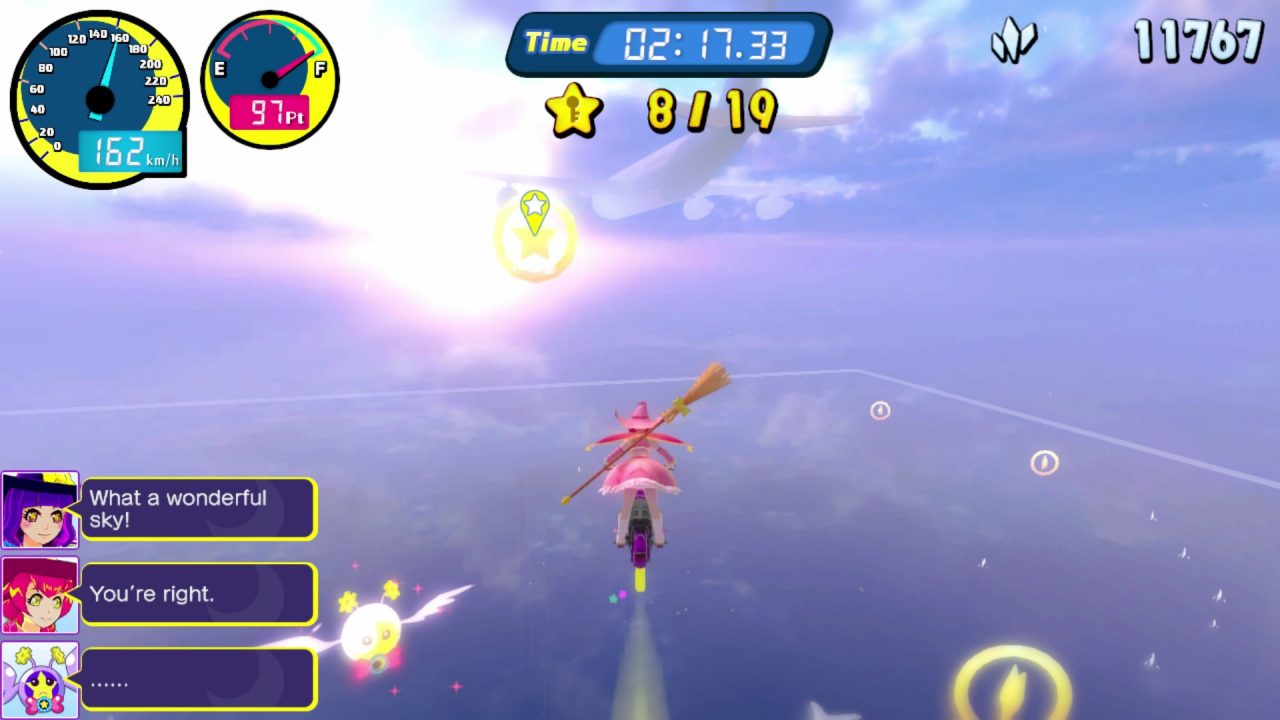
Task: Select the yellow star waypoint pin
Action: click(535, 210)
